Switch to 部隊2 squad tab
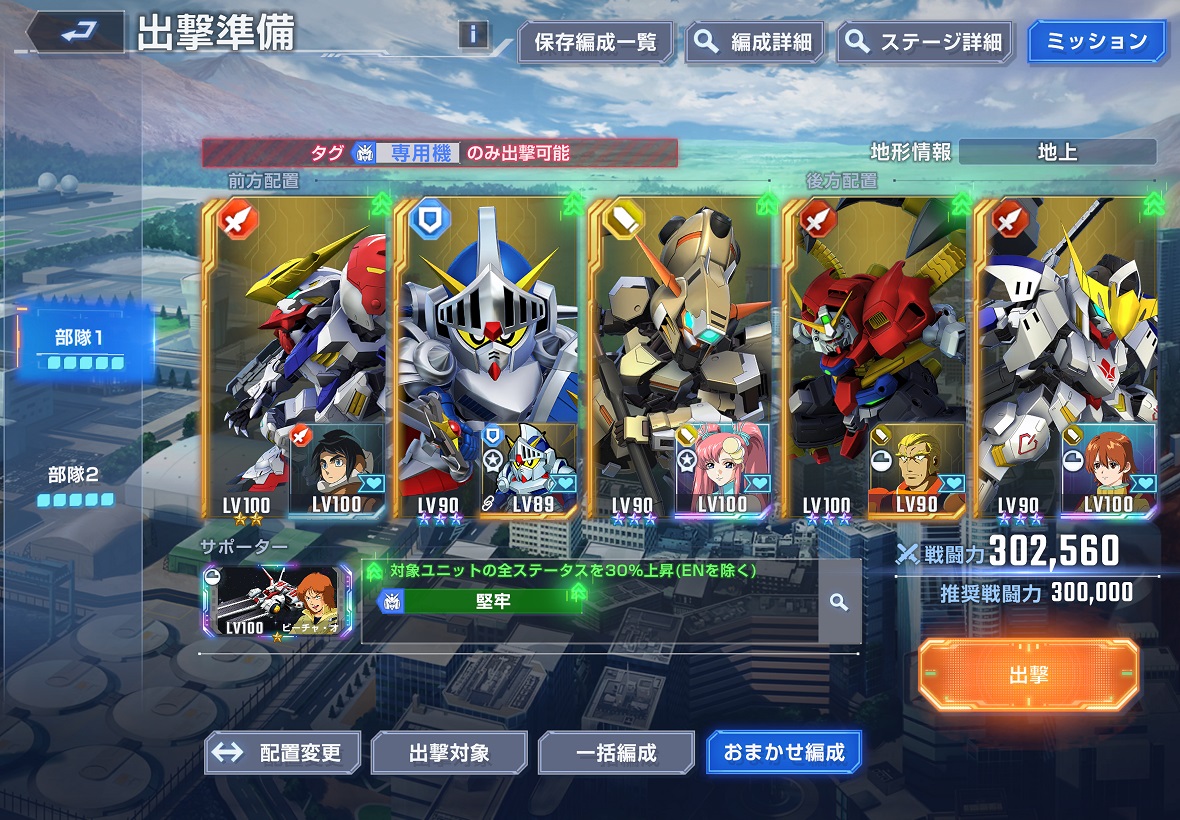 click(x=75, y=482)
